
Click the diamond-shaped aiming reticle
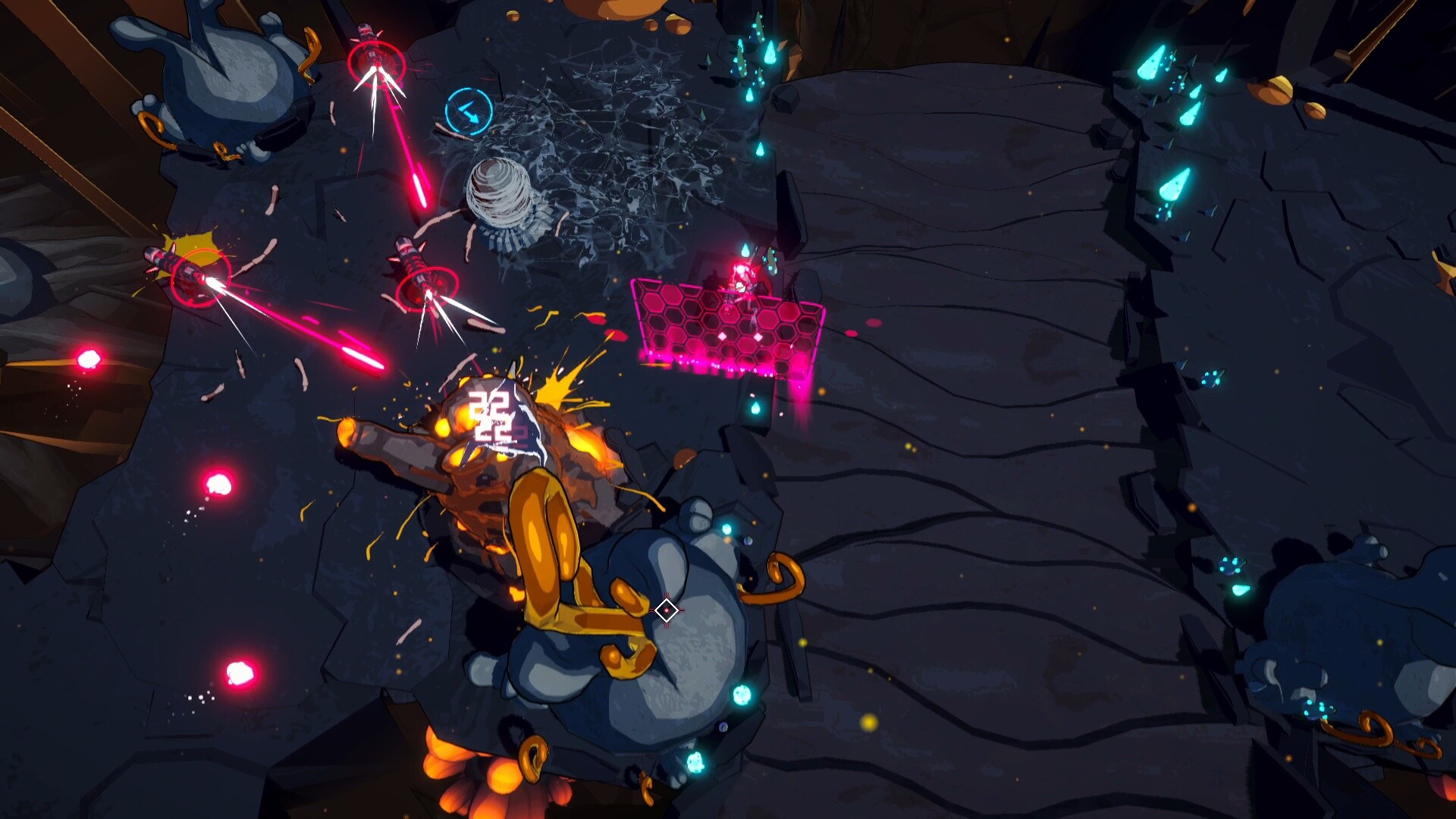[x=666, y=610]
